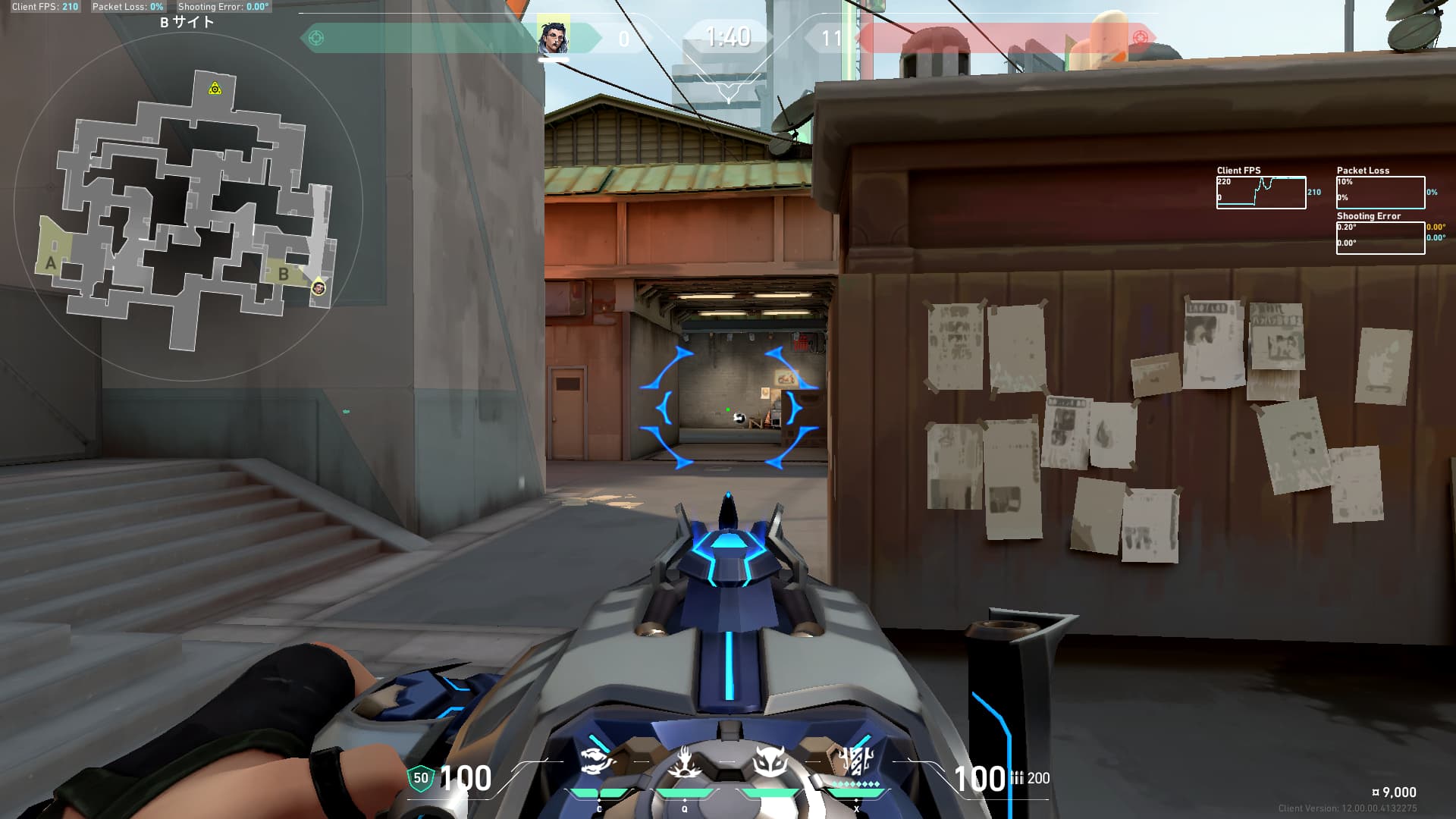
Task: Select the Seize knot ability icon
Action: pyautogui.click(x=684, y=763)
